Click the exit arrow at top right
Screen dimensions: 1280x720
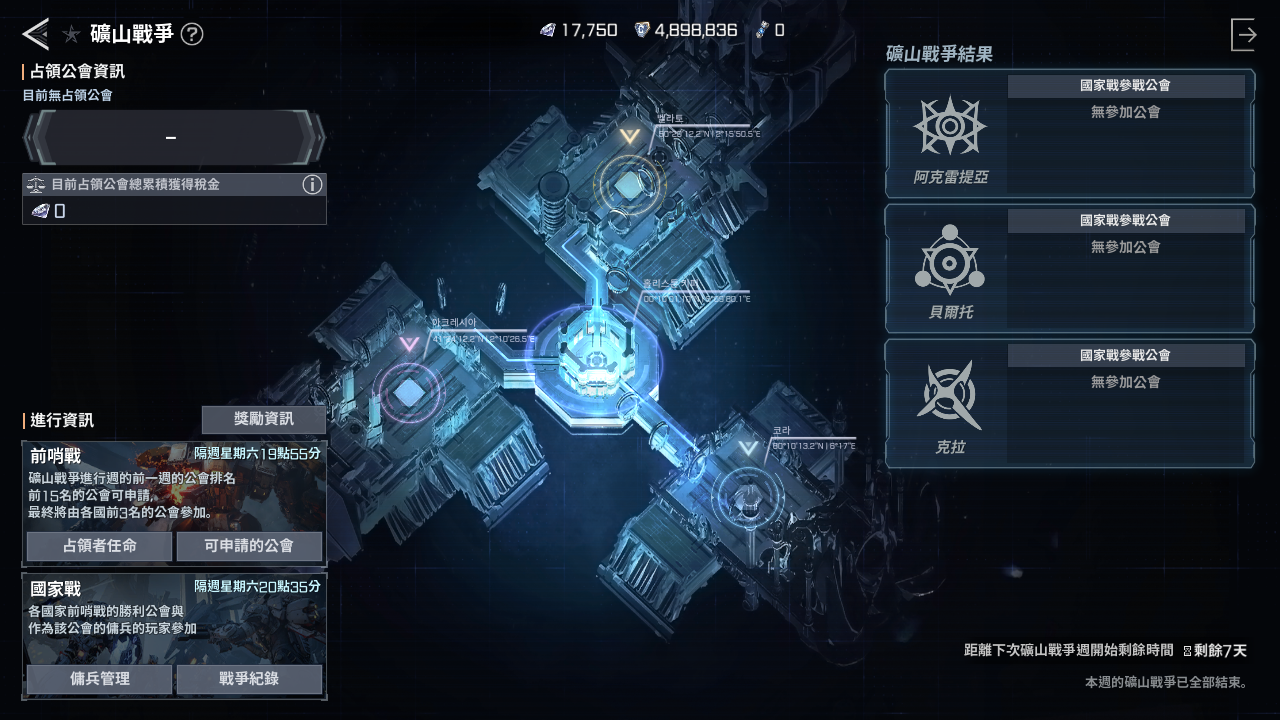click(x=1244, y=33)
